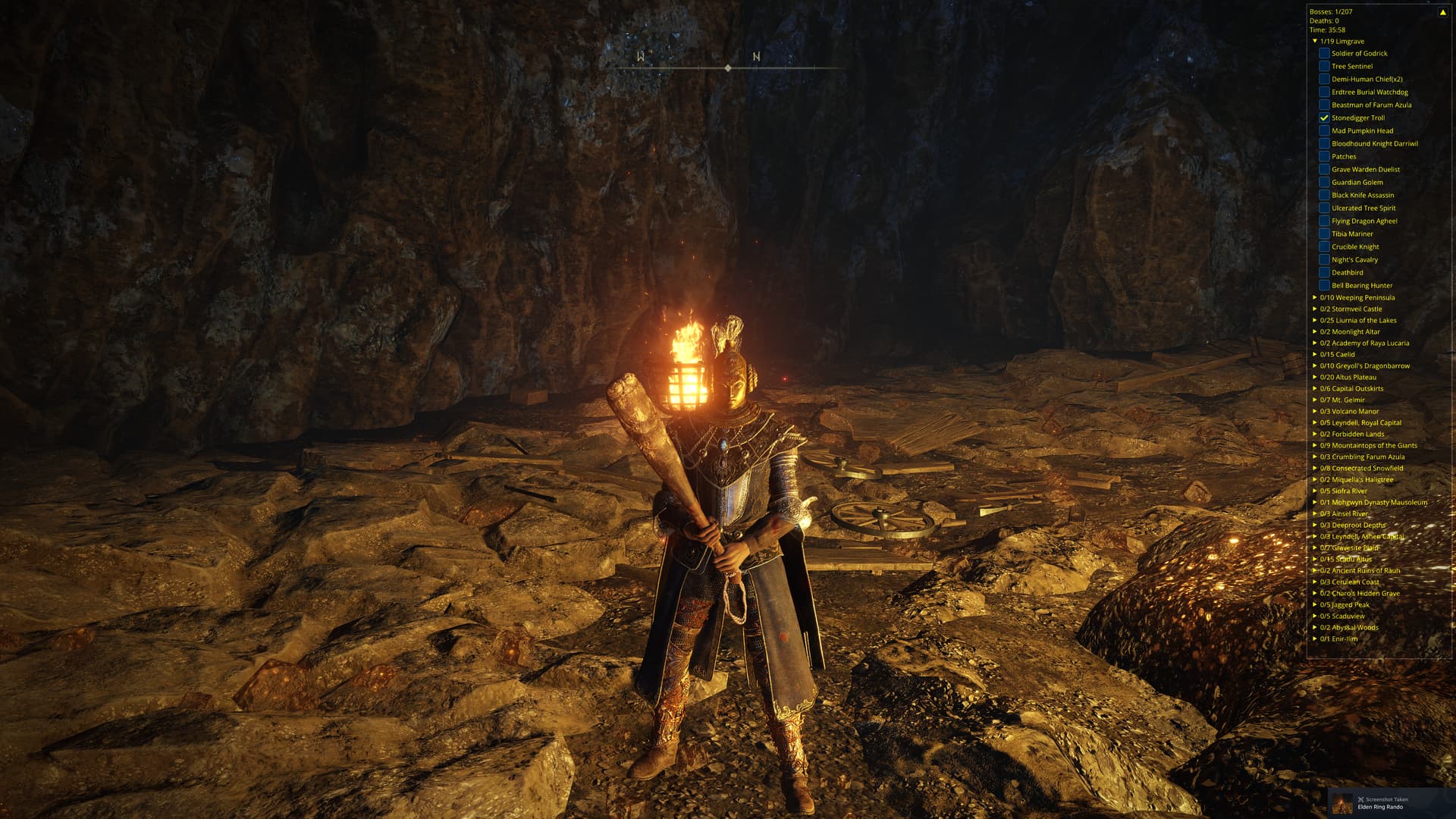Tick the Soldier of Godrick checkbox

click(x=1324, y=53)
